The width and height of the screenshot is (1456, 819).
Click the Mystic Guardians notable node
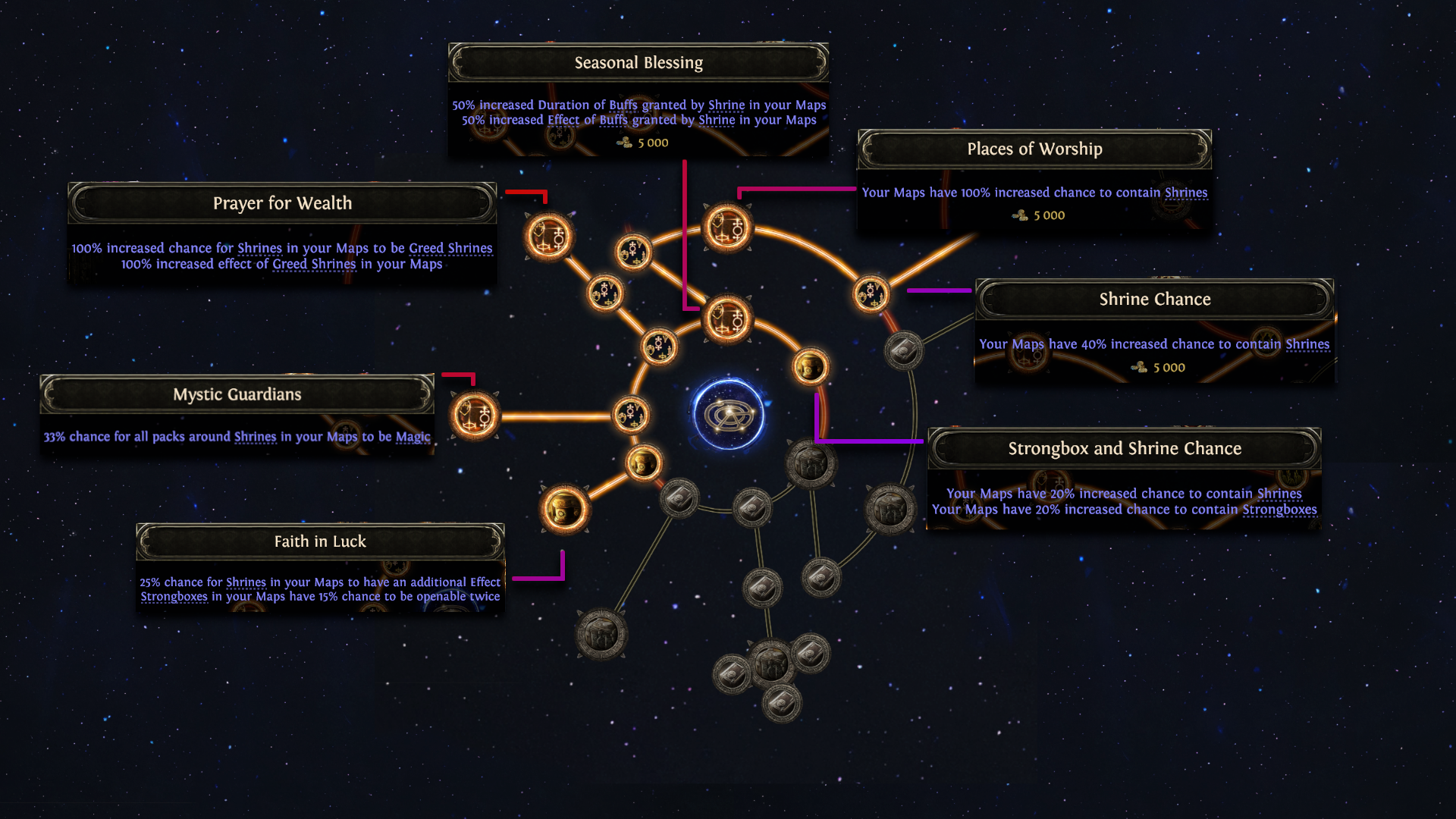pyautogui.click(x=475, y=416)
